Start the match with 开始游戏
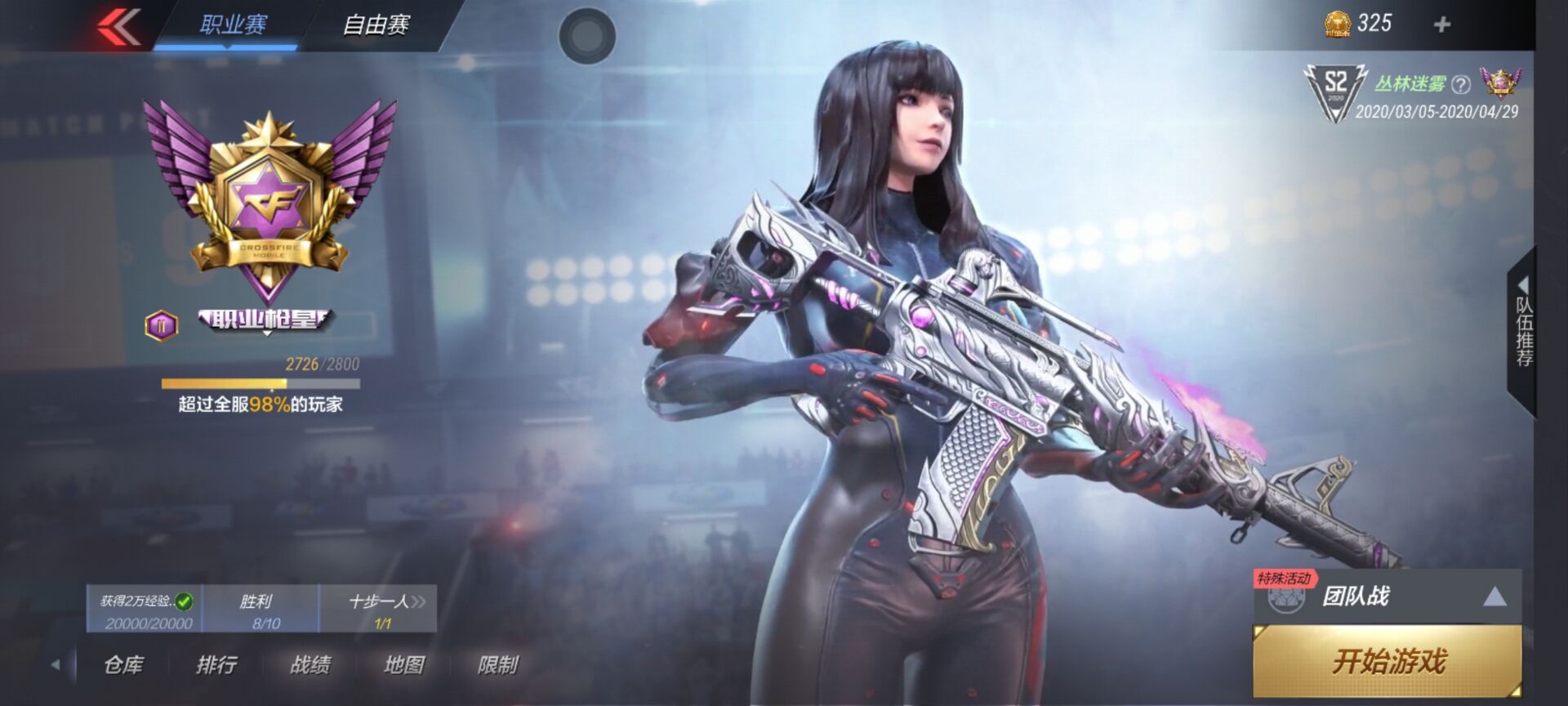Viewport: 1568px width, 706px height. (x=1387, y=660)
